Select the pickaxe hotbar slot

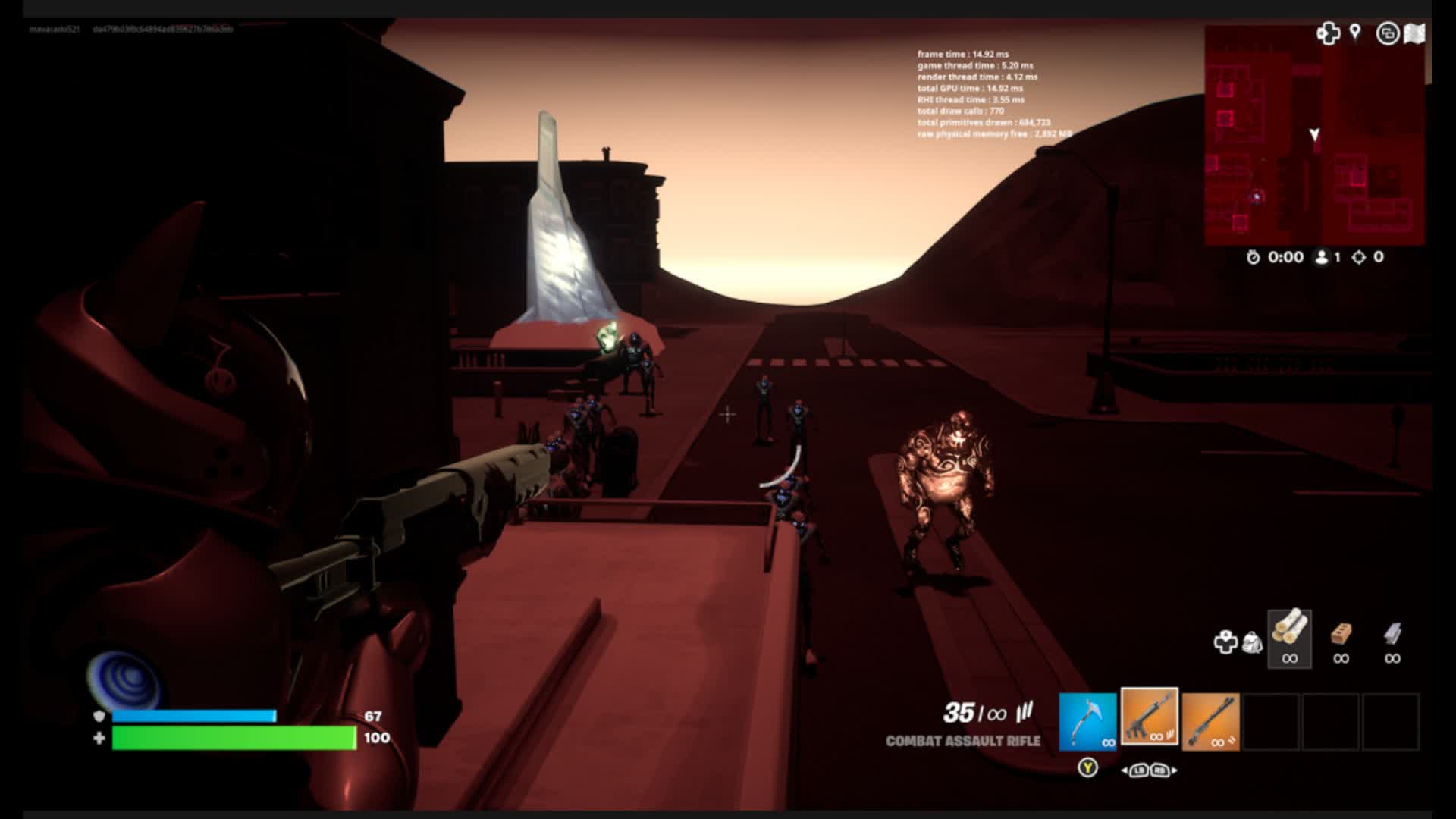pos(1087,721)
